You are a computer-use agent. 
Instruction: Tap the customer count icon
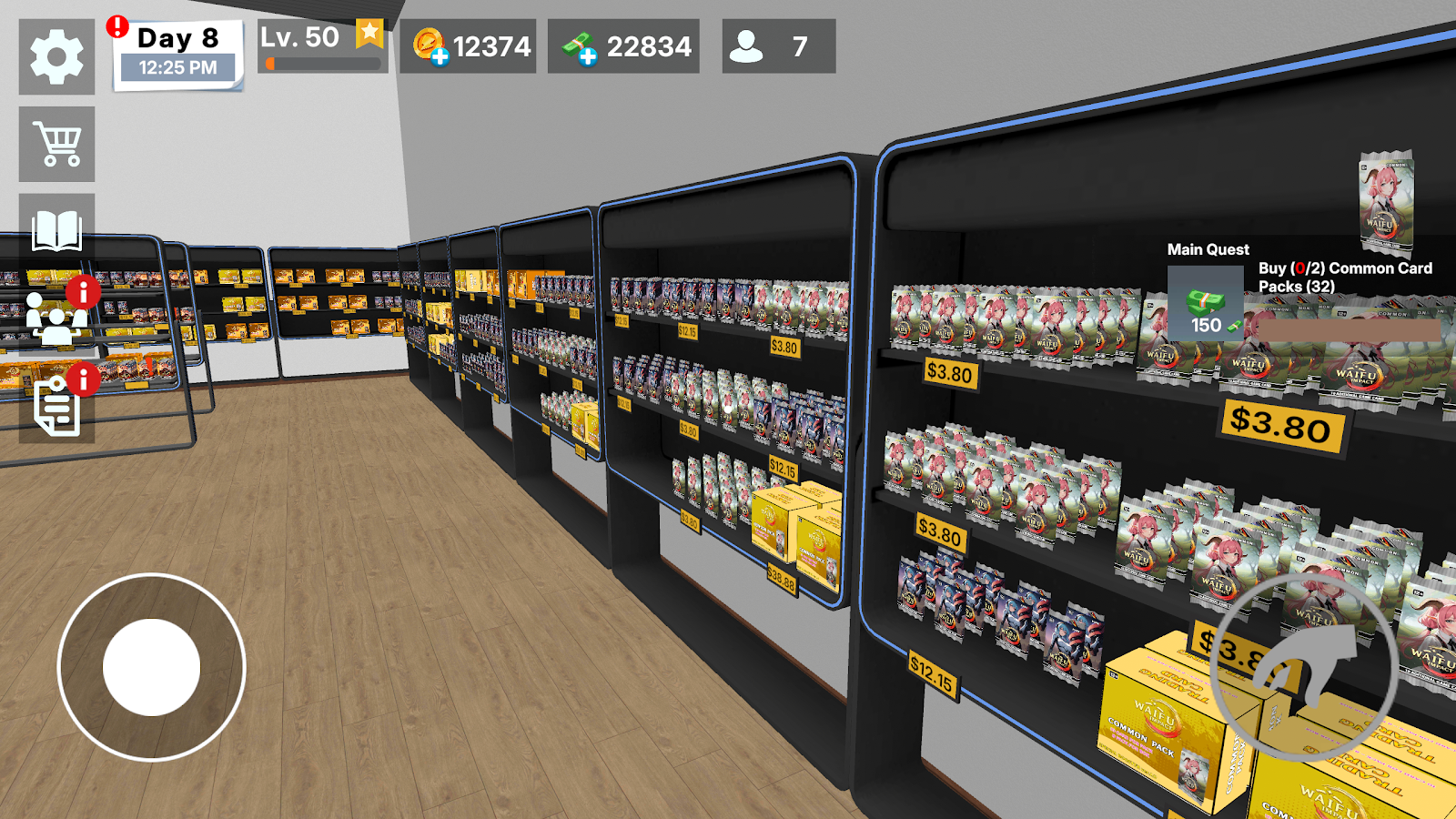(x=746, y=46)
